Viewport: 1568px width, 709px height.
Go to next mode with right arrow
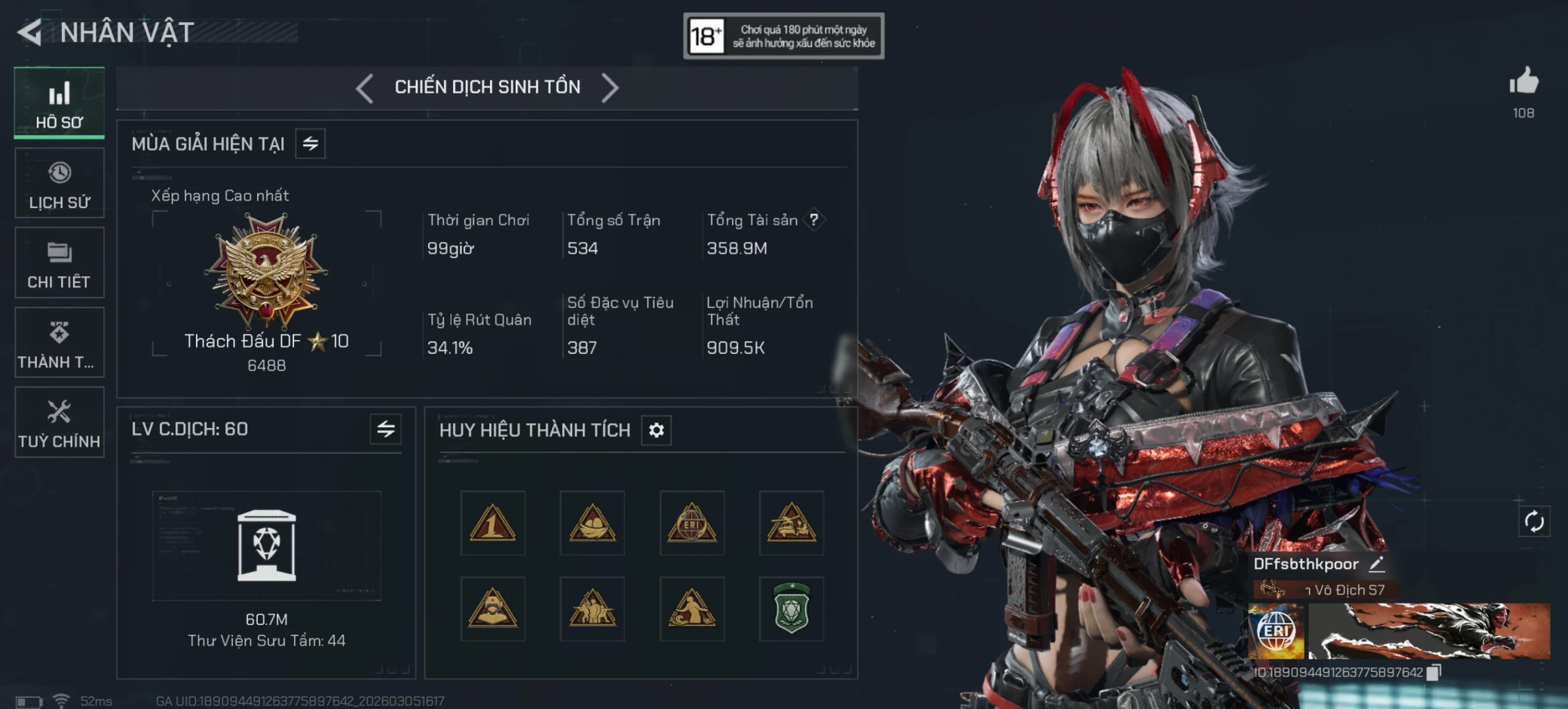point(610,88)
